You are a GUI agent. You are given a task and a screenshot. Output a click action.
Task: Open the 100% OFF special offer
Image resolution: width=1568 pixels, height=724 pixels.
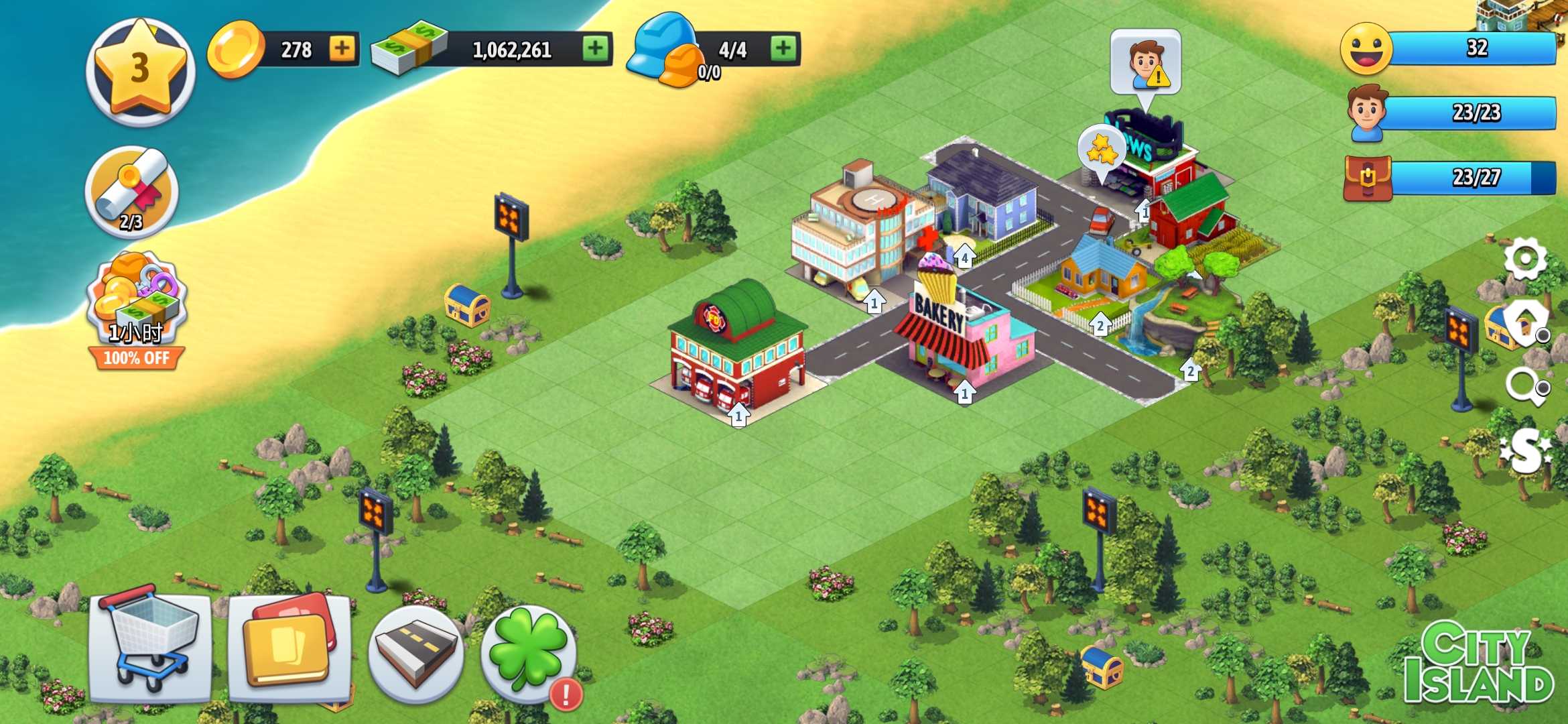(136, 311)
